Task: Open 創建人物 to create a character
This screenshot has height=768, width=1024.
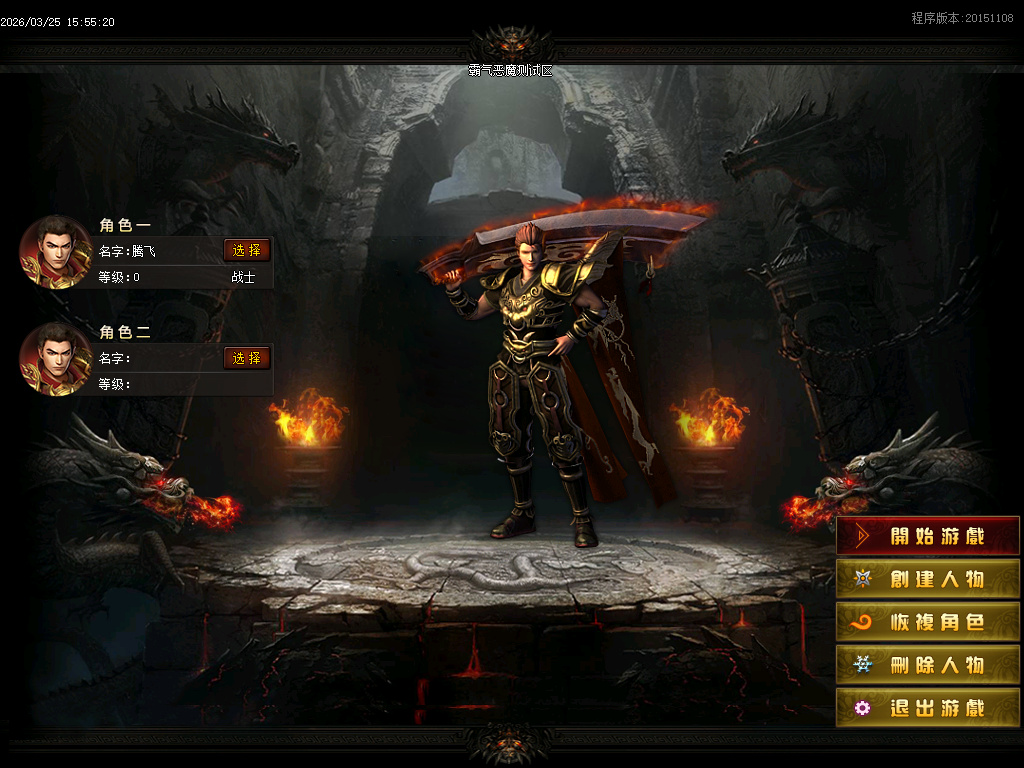Action: point(928,579)
